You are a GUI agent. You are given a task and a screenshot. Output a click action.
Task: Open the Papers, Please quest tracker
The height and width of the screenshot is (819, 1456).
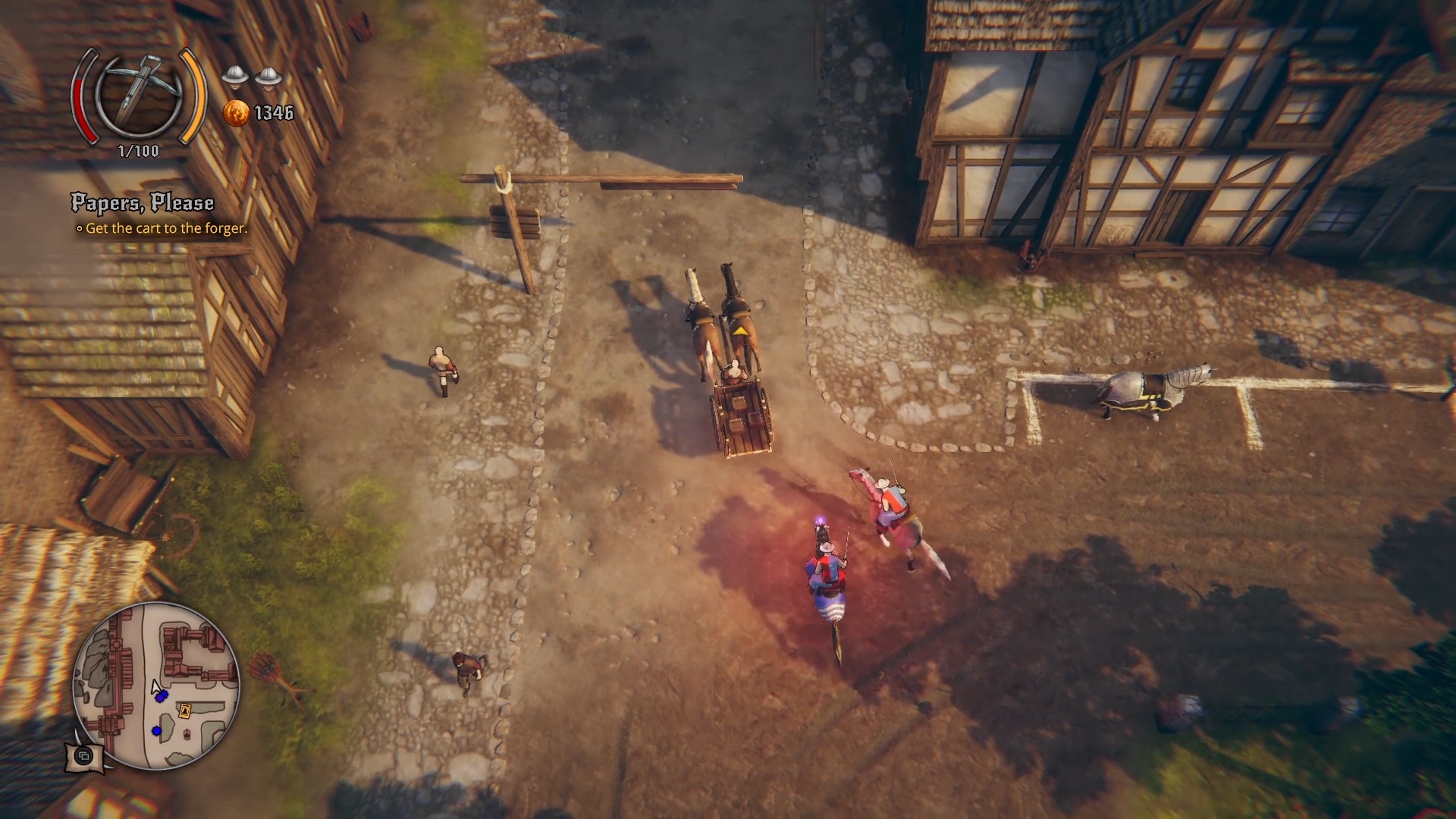click(x=143, y=202)
